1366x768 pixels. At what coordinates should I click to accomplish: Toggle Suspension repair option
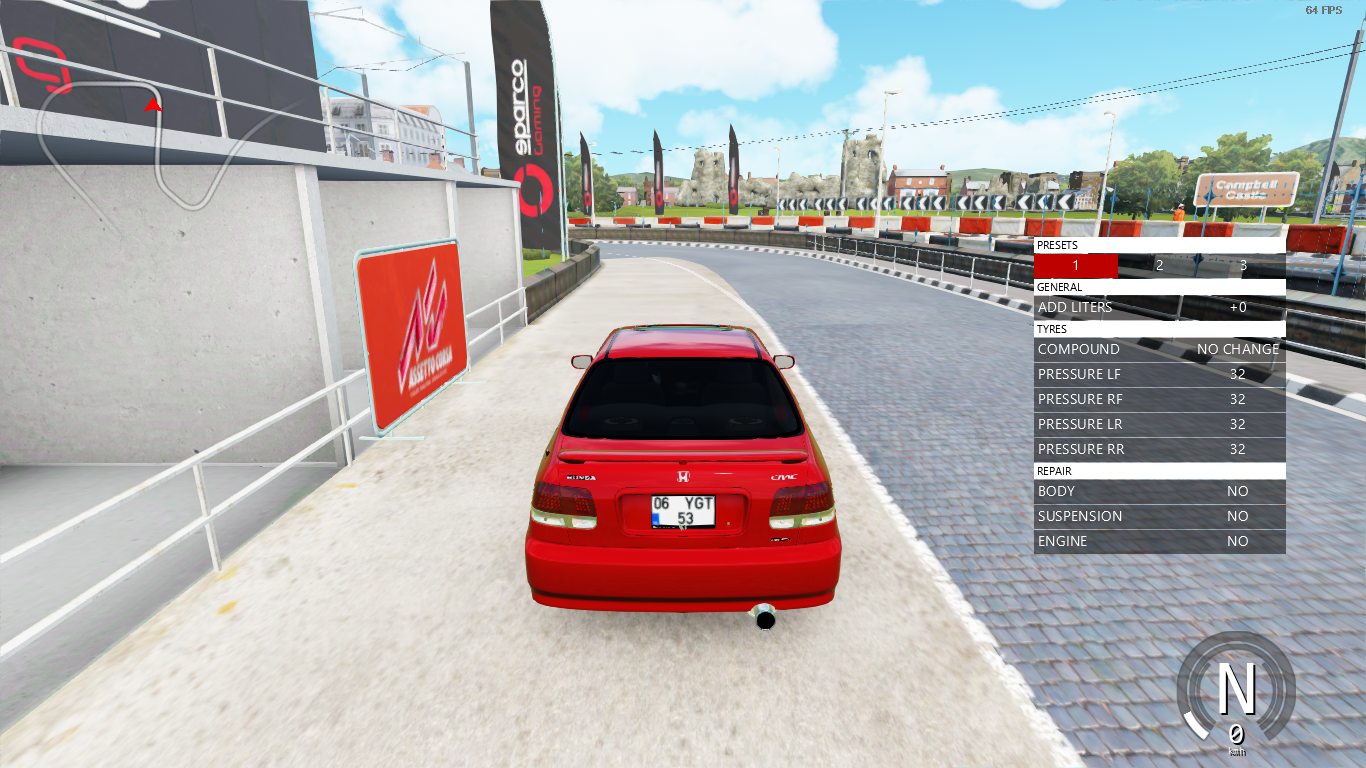point(1159,517)
